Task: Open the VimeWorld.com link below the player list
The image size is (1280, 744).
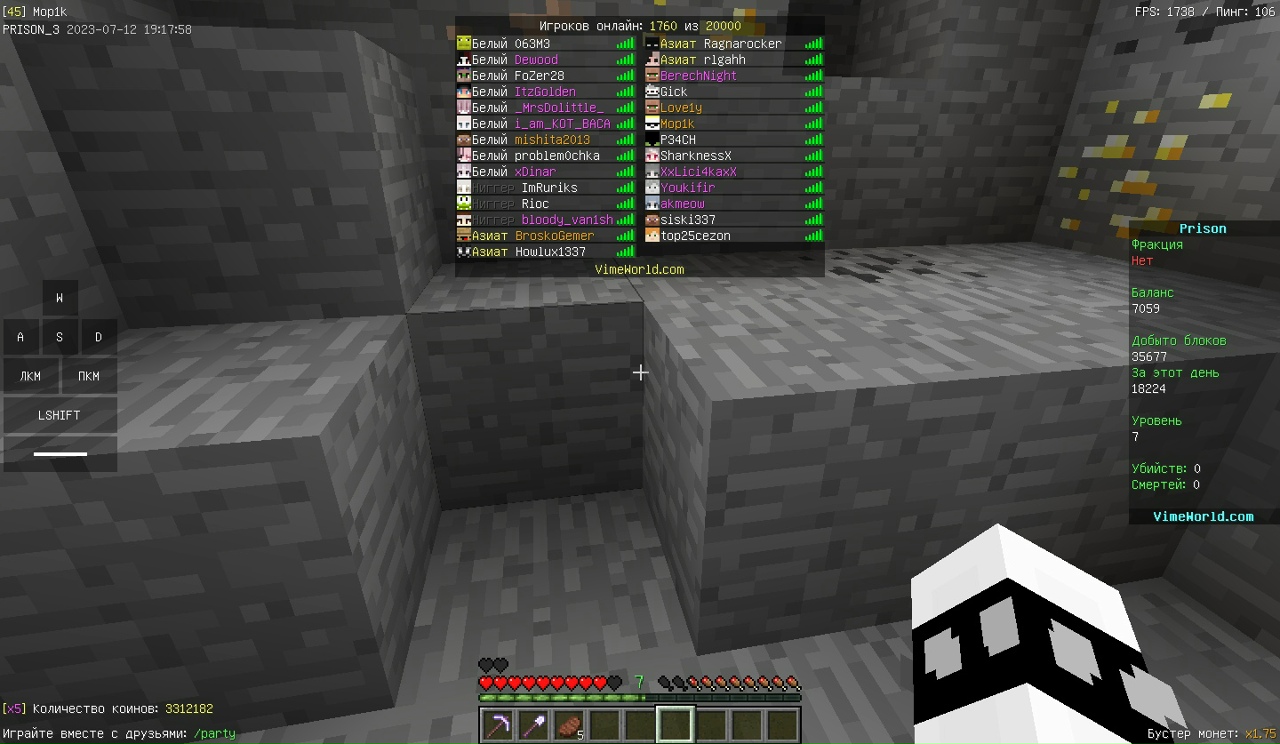Action: point(639,269)
